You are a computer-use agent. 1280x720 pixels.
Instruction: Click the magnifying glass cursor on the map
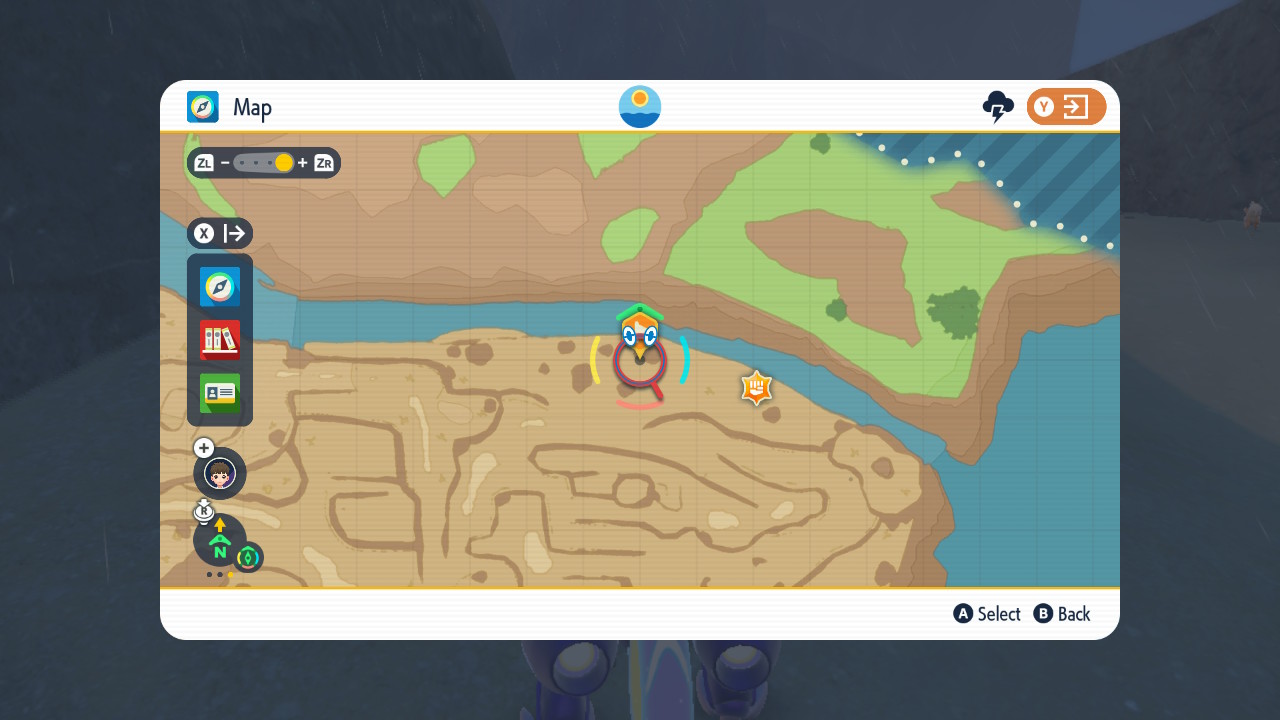(x=640, y=363)
